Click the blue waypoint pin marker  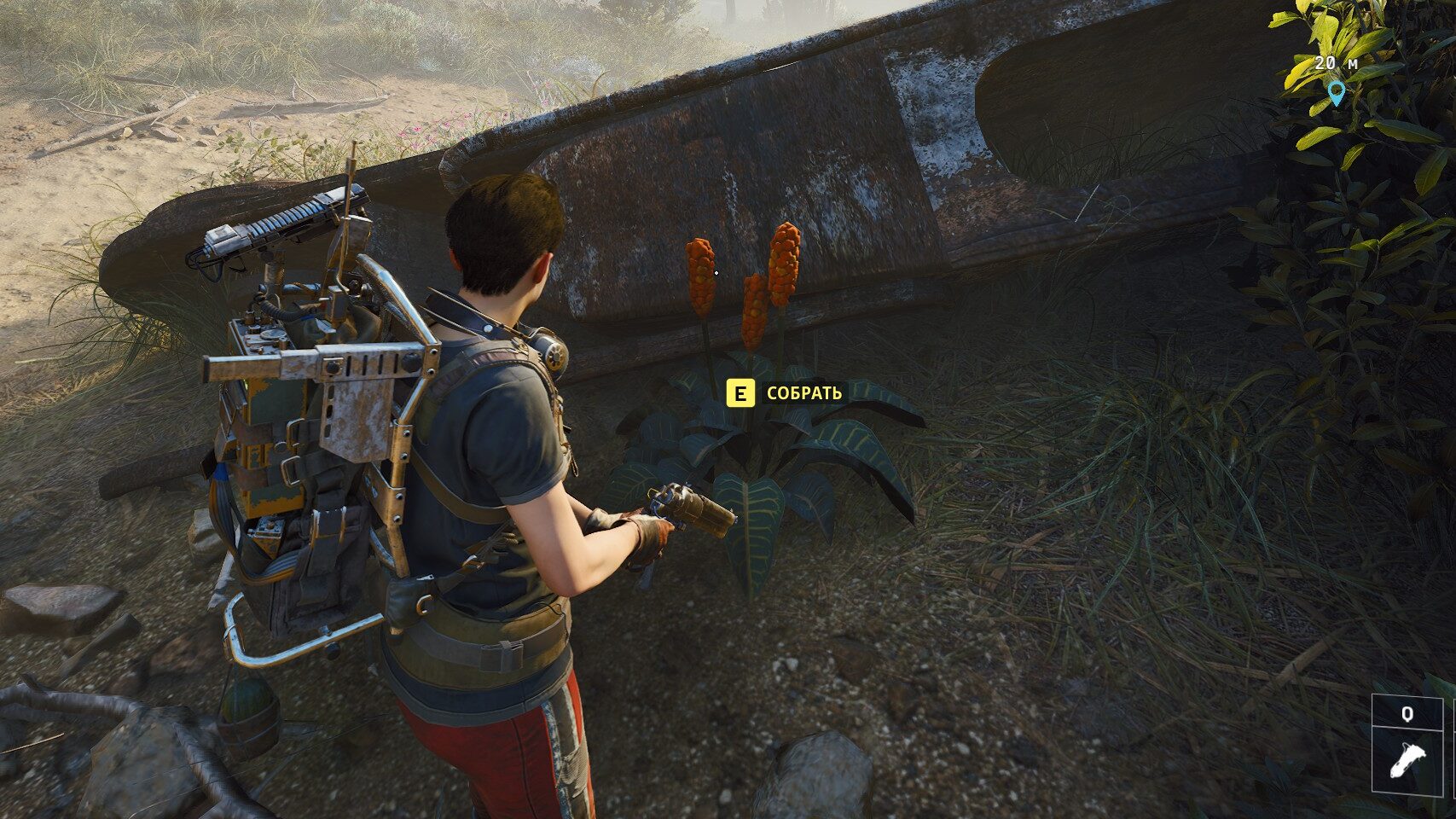(1336, 92)
